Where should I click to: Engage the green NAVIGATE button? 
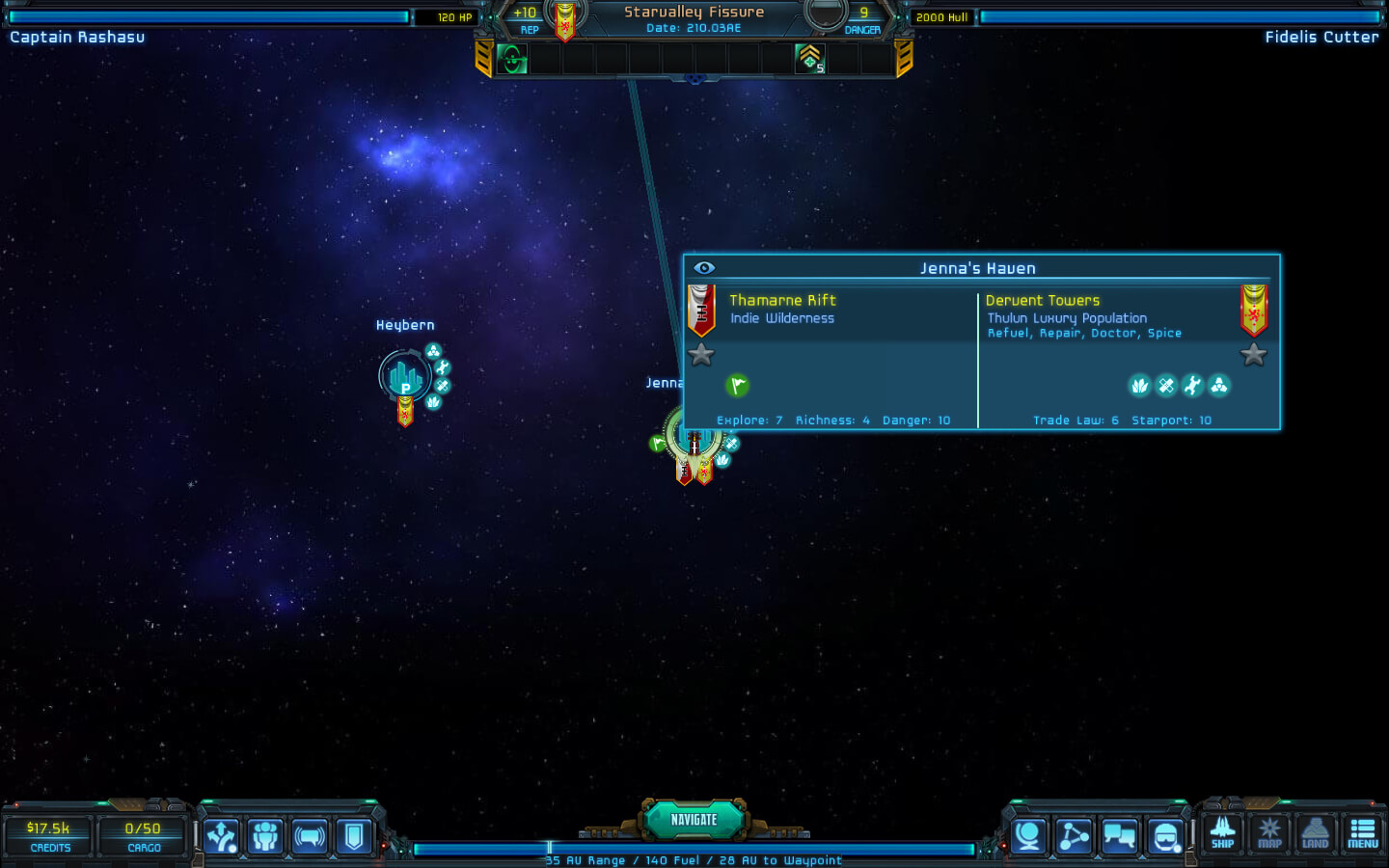[x=694, y=820]
